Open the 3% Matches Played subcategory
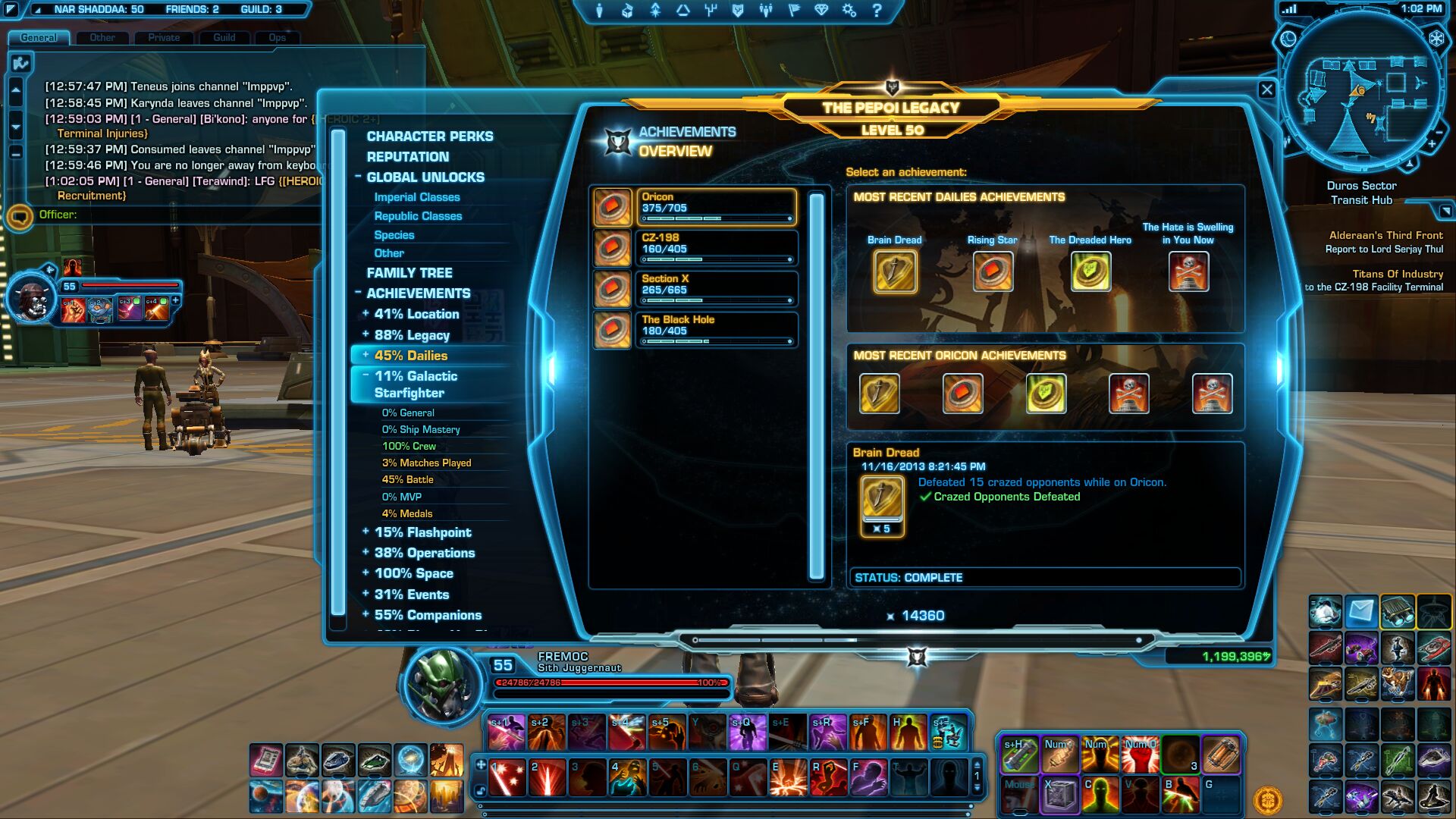The image size is (1456, 819). coord(426,463)
